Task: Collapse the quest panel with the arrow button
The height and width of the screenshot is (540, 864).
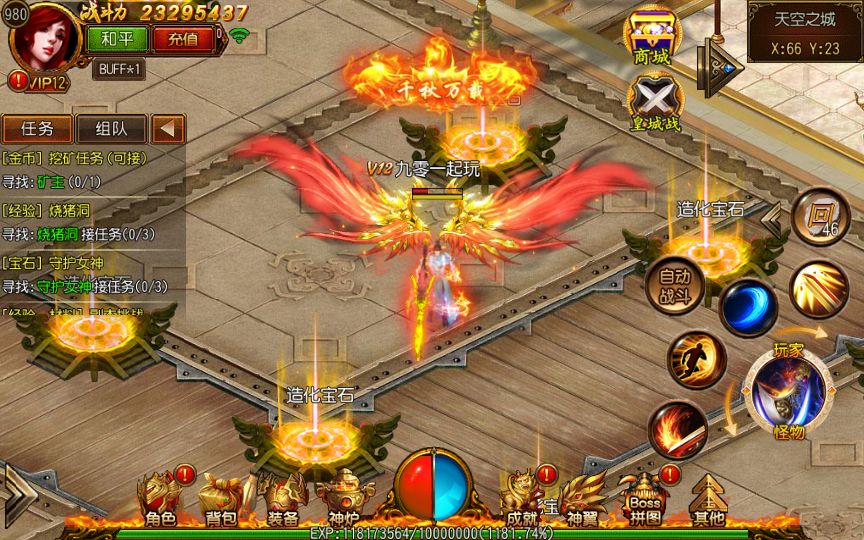Action: (x=168, y=129)
